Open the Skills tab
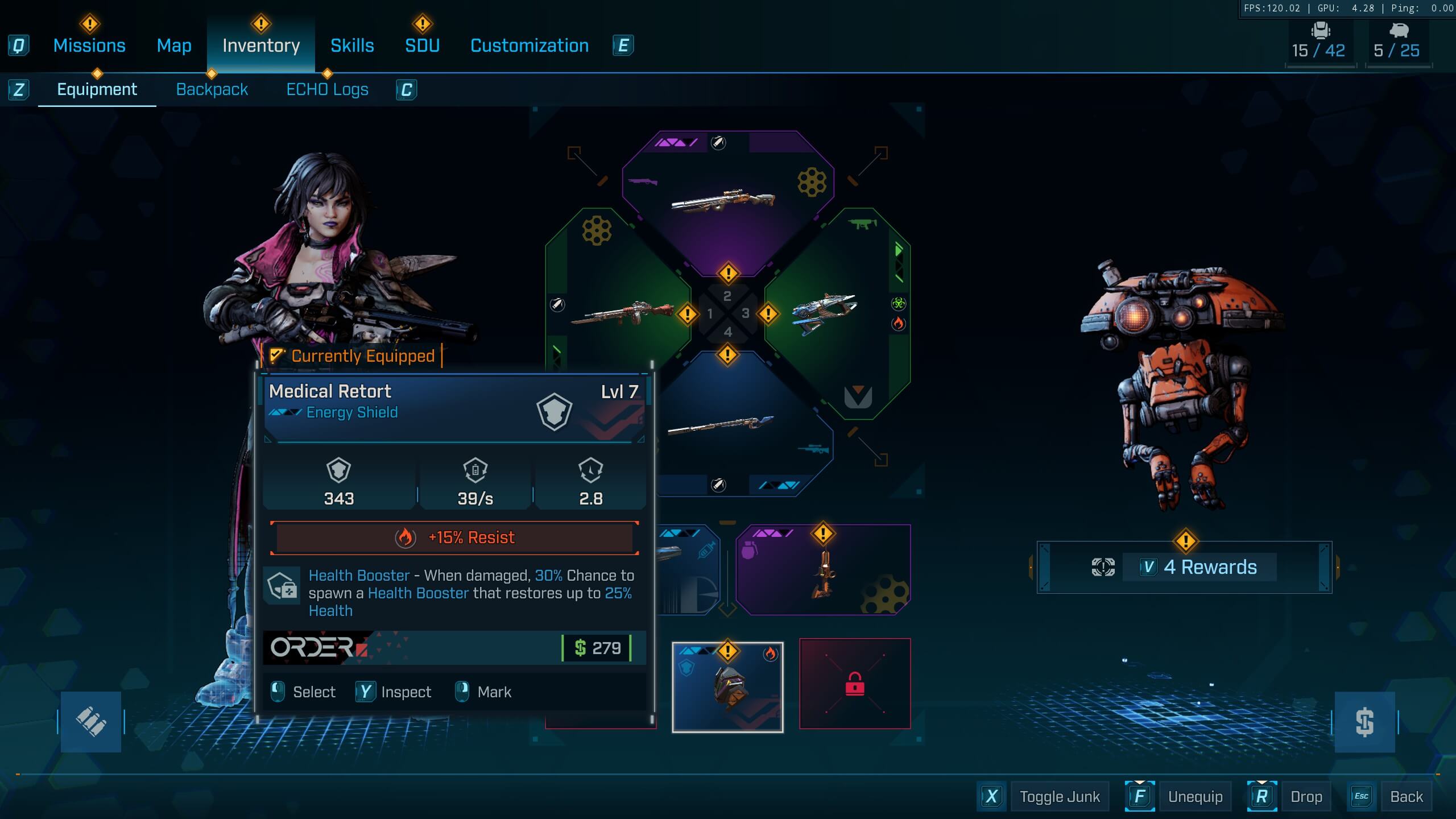Screen dimensions: 1456x819 352,45
